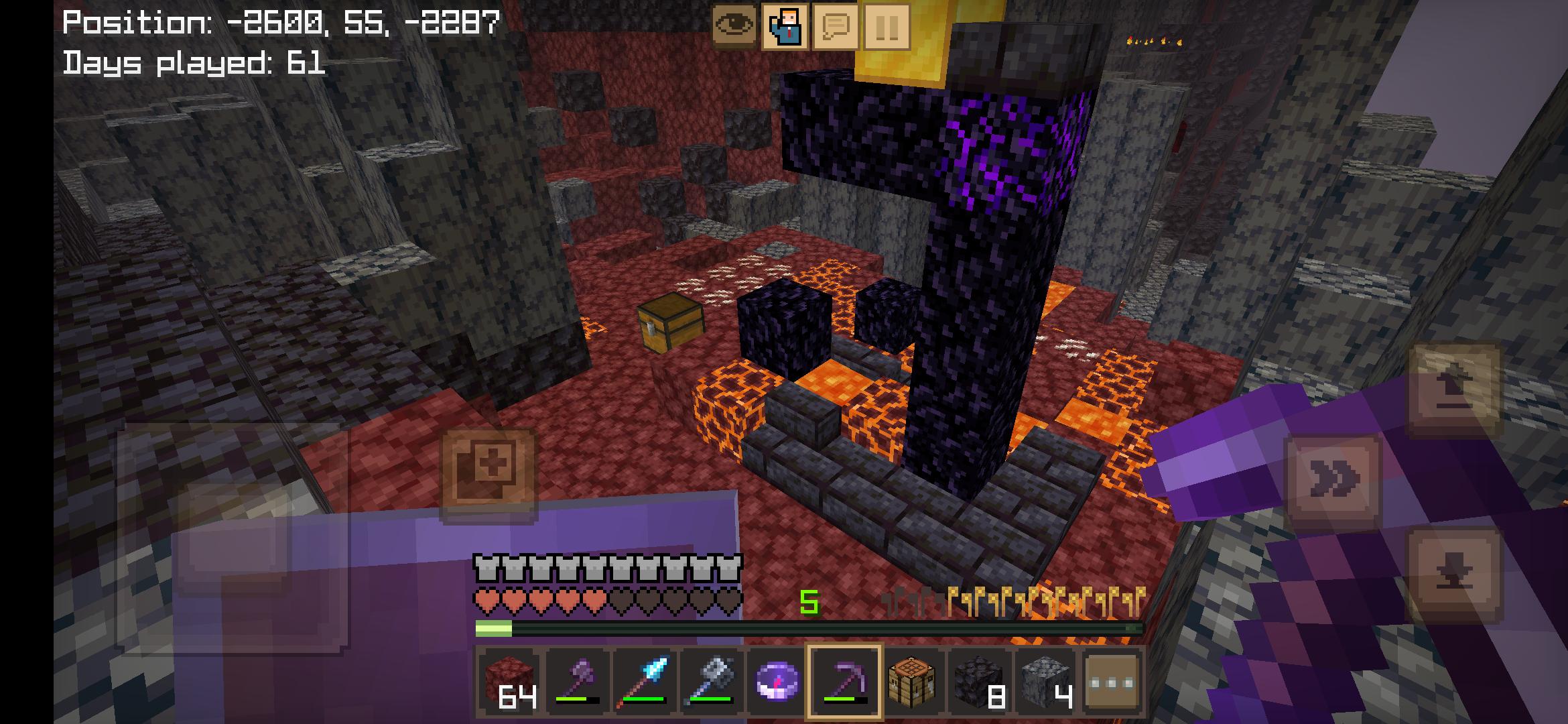This screenshot has height=724, width=1568.
Task: Activate the double-arrow sprint button
Action: (x=1333, y=479)
